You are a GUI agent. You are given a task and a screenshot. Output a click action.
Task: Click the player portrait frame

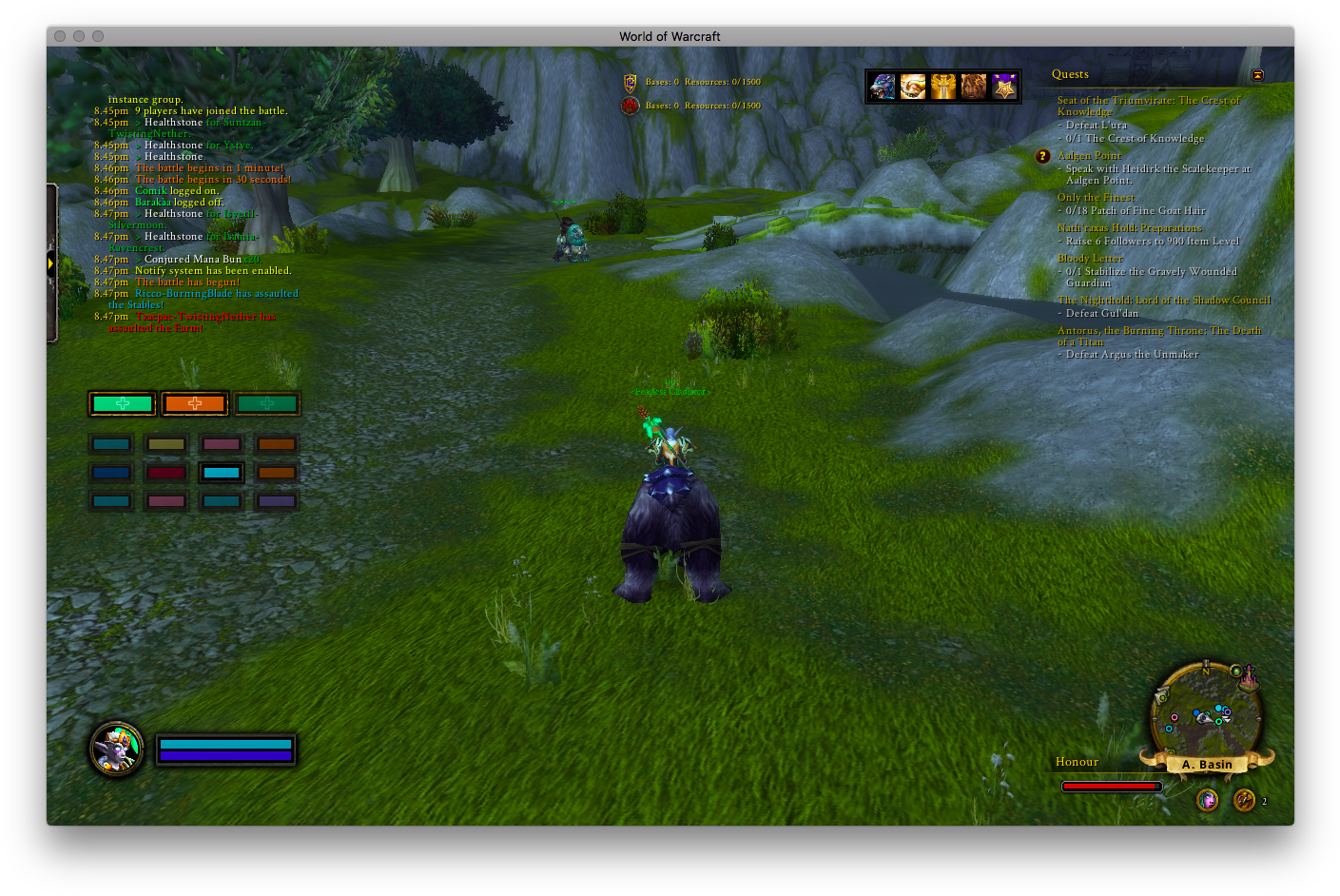116,749
